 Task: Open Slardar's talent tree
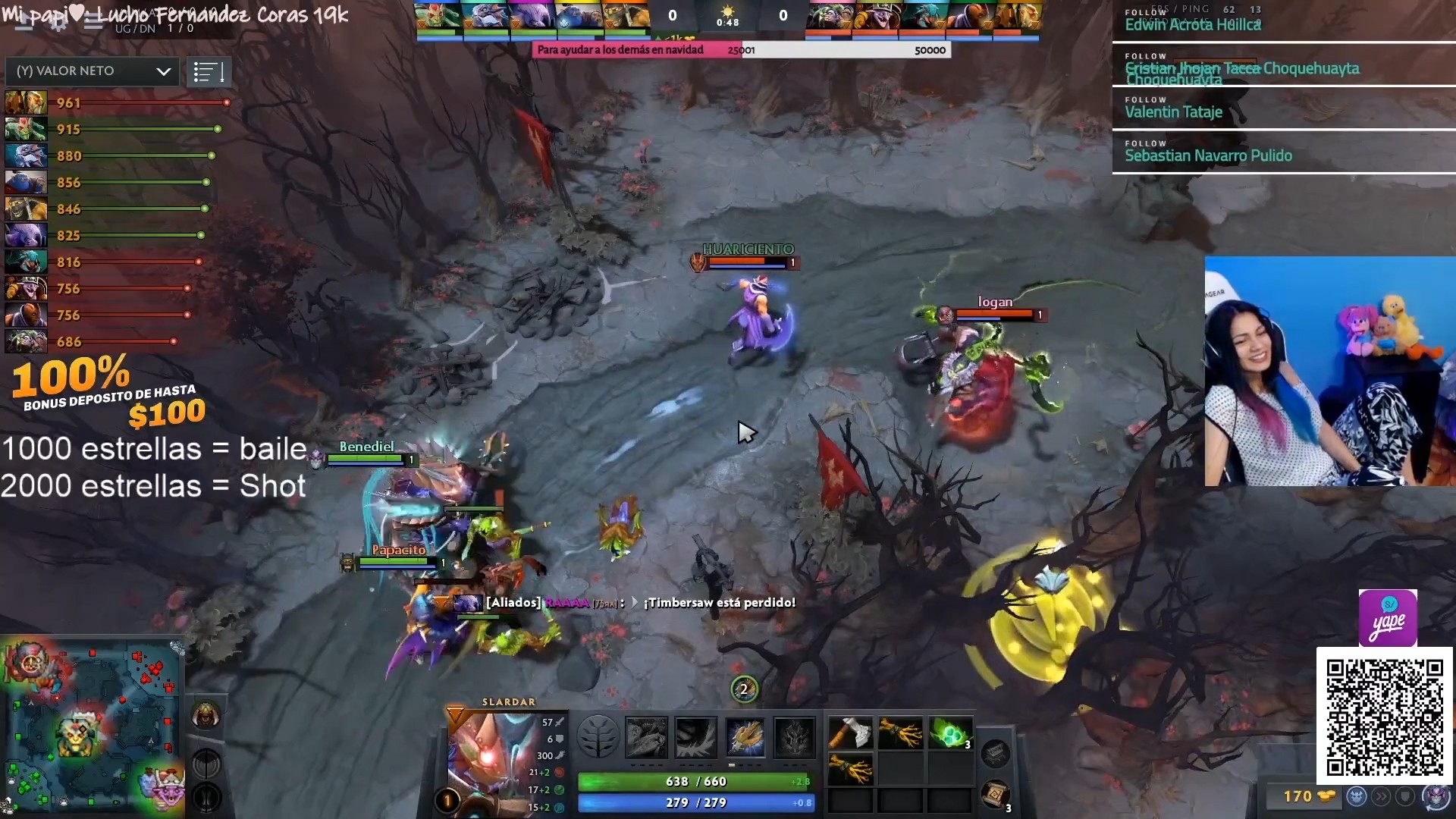point(598,737)
